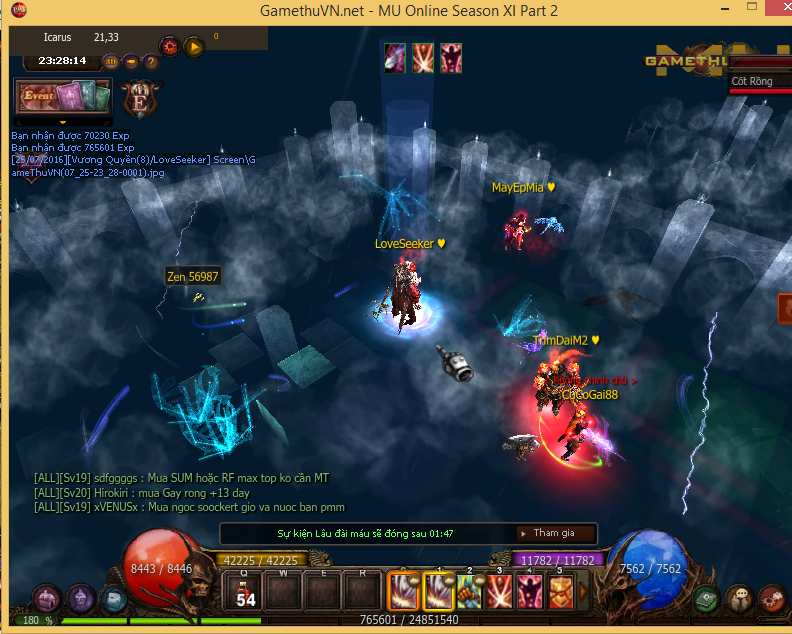This screenshot has height=634, width=792.
Task: Activate the green fist skill in slot 2
Action: (x=468, y=592)
